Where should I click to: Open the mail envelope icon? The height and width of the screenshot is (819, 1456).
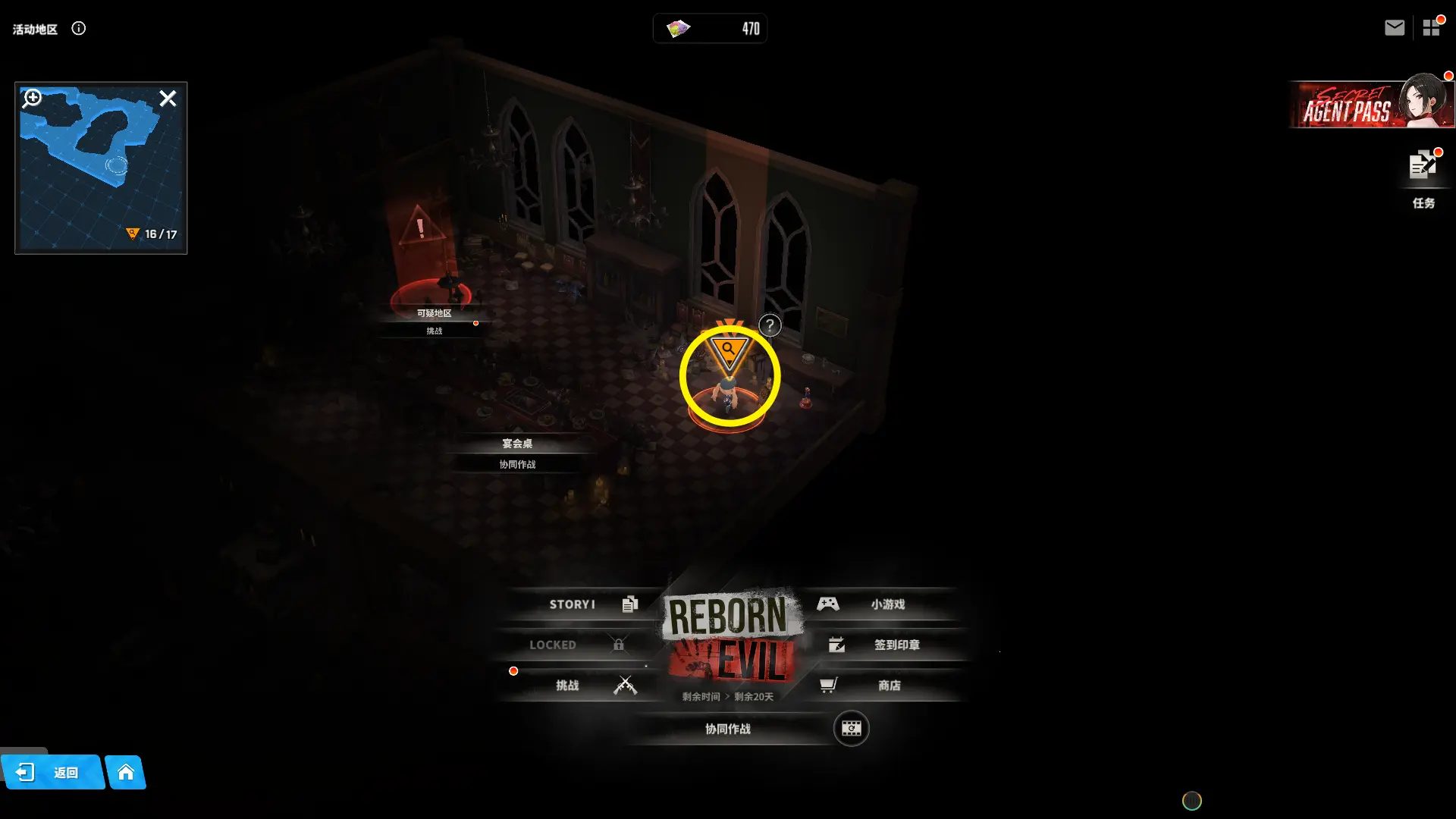tap(1394, 28)
